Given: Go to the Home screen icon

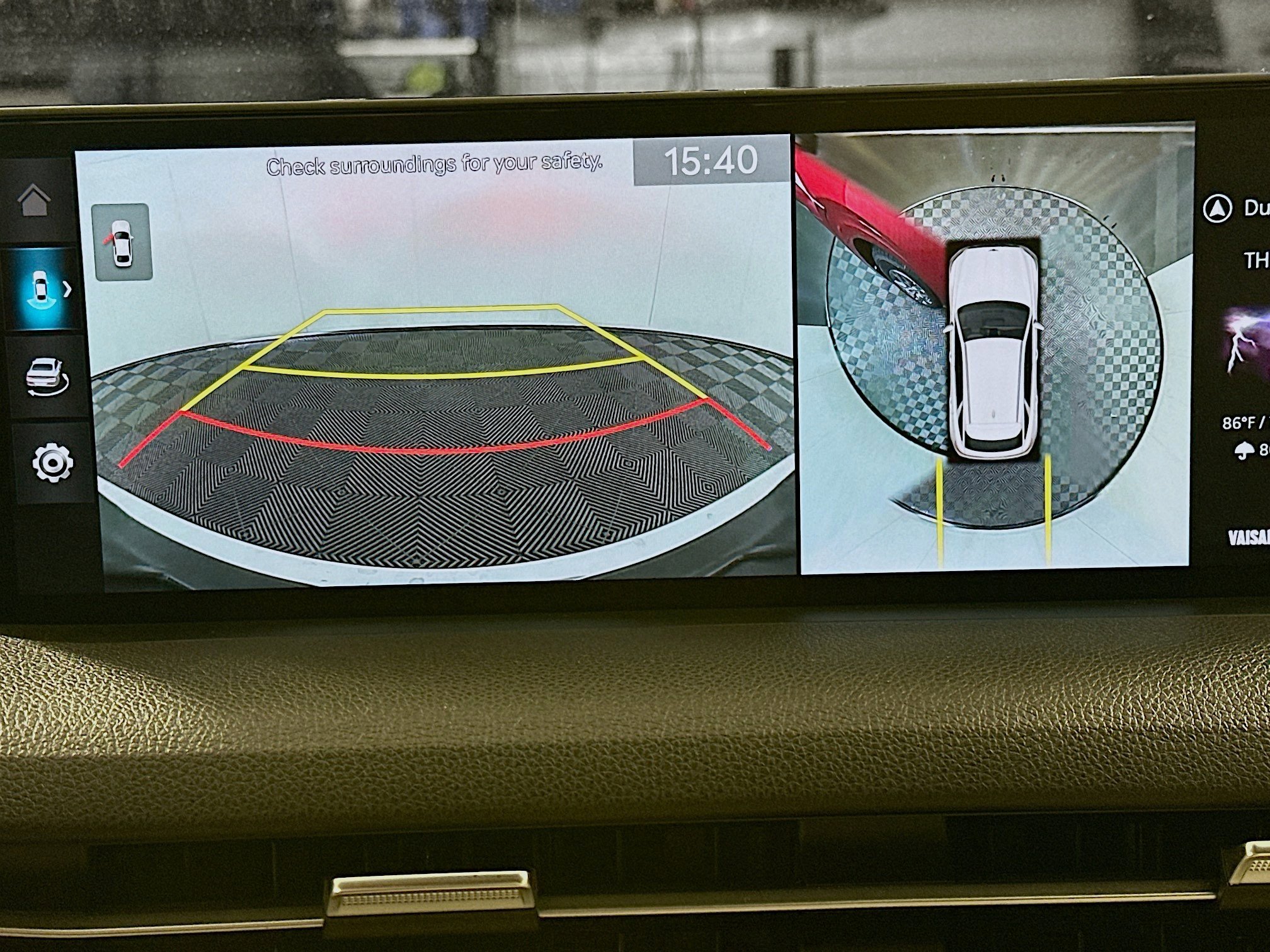Looking at the screenshot, I should pos(35,200).
